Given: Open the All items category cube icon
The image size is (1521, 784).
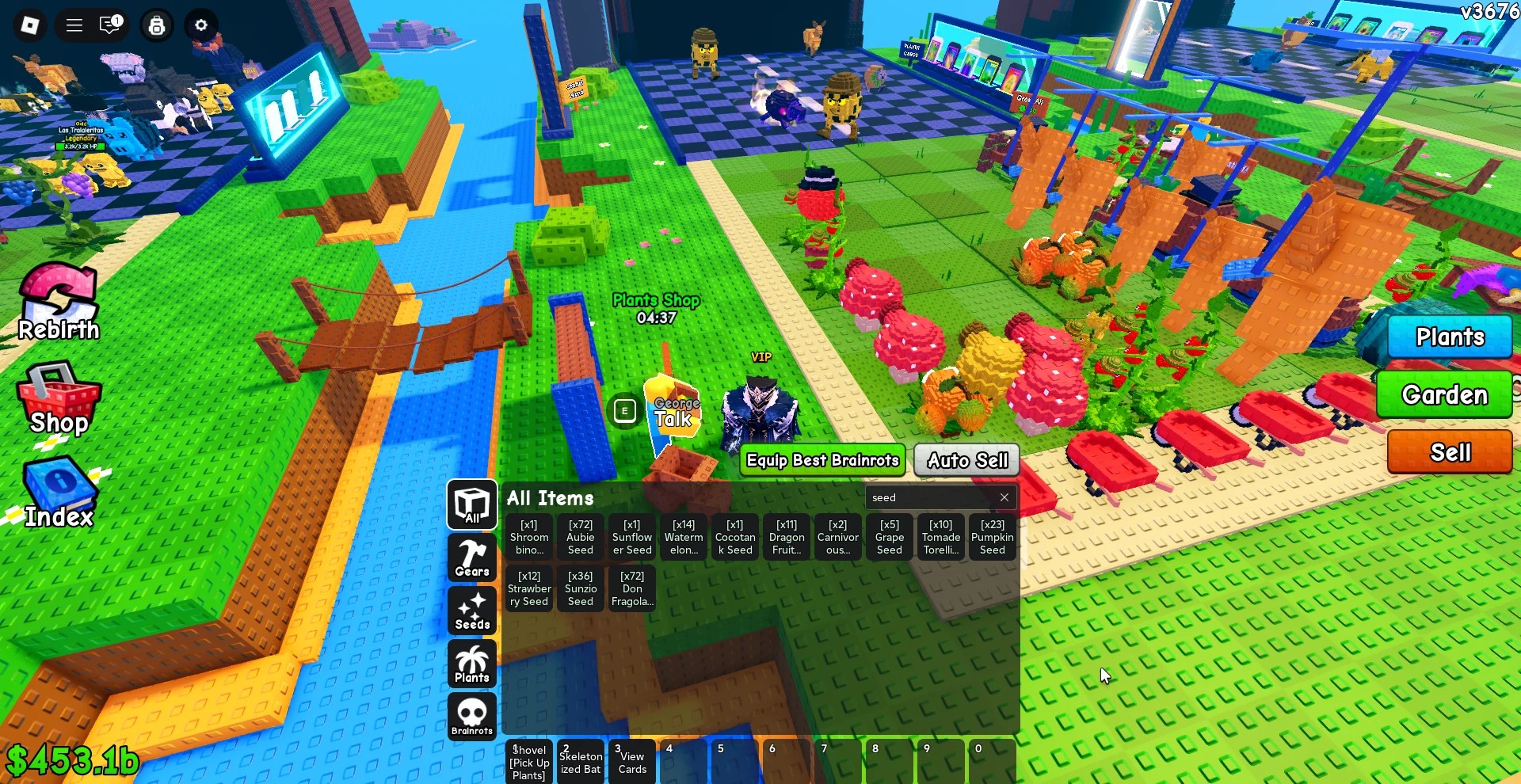Looking at the screenshot, I should point(471,505).
